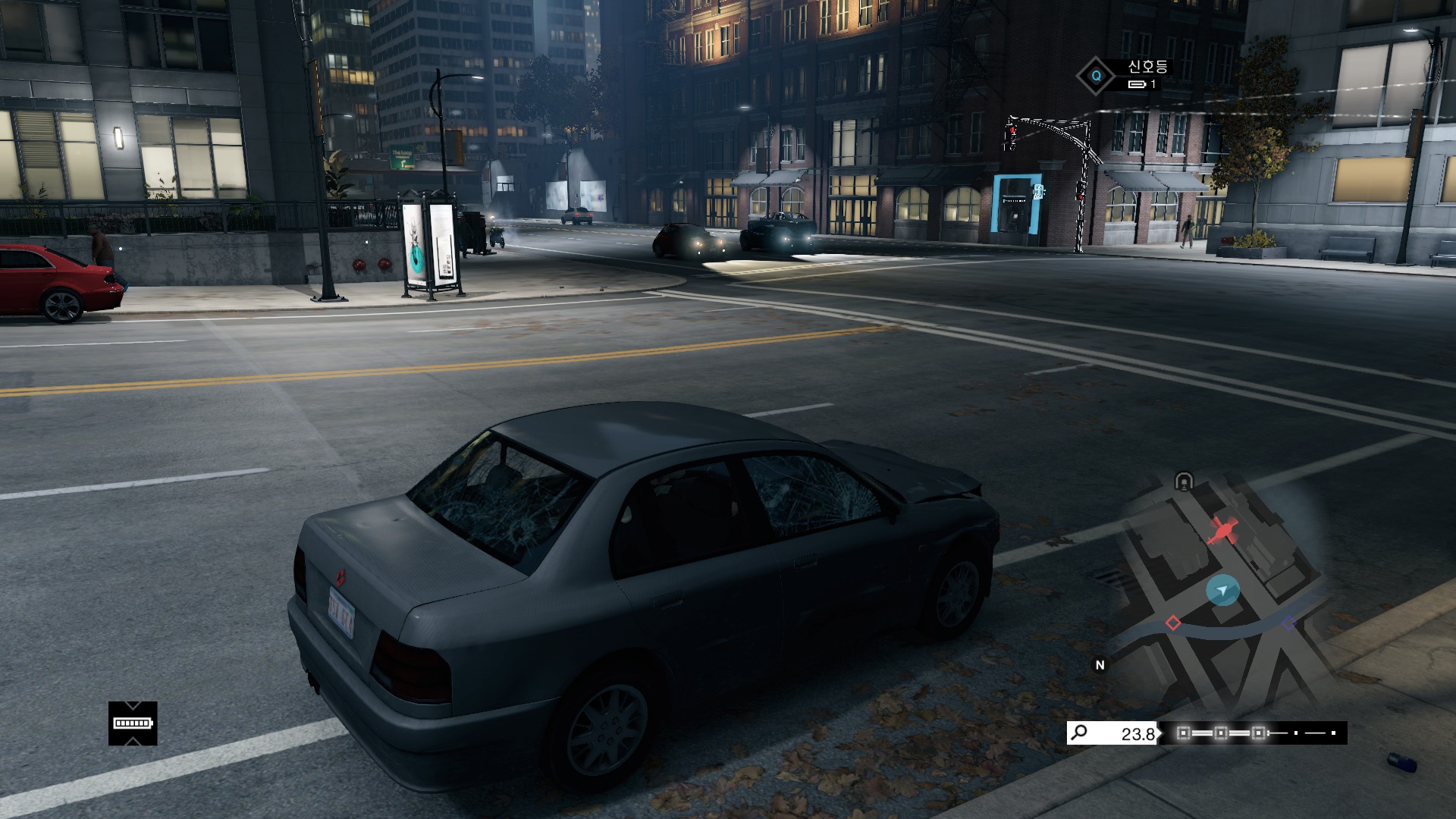Click the red diamond marker on minimap
This screenshot has height=819, width=1456.
[x=1173, y=623]
